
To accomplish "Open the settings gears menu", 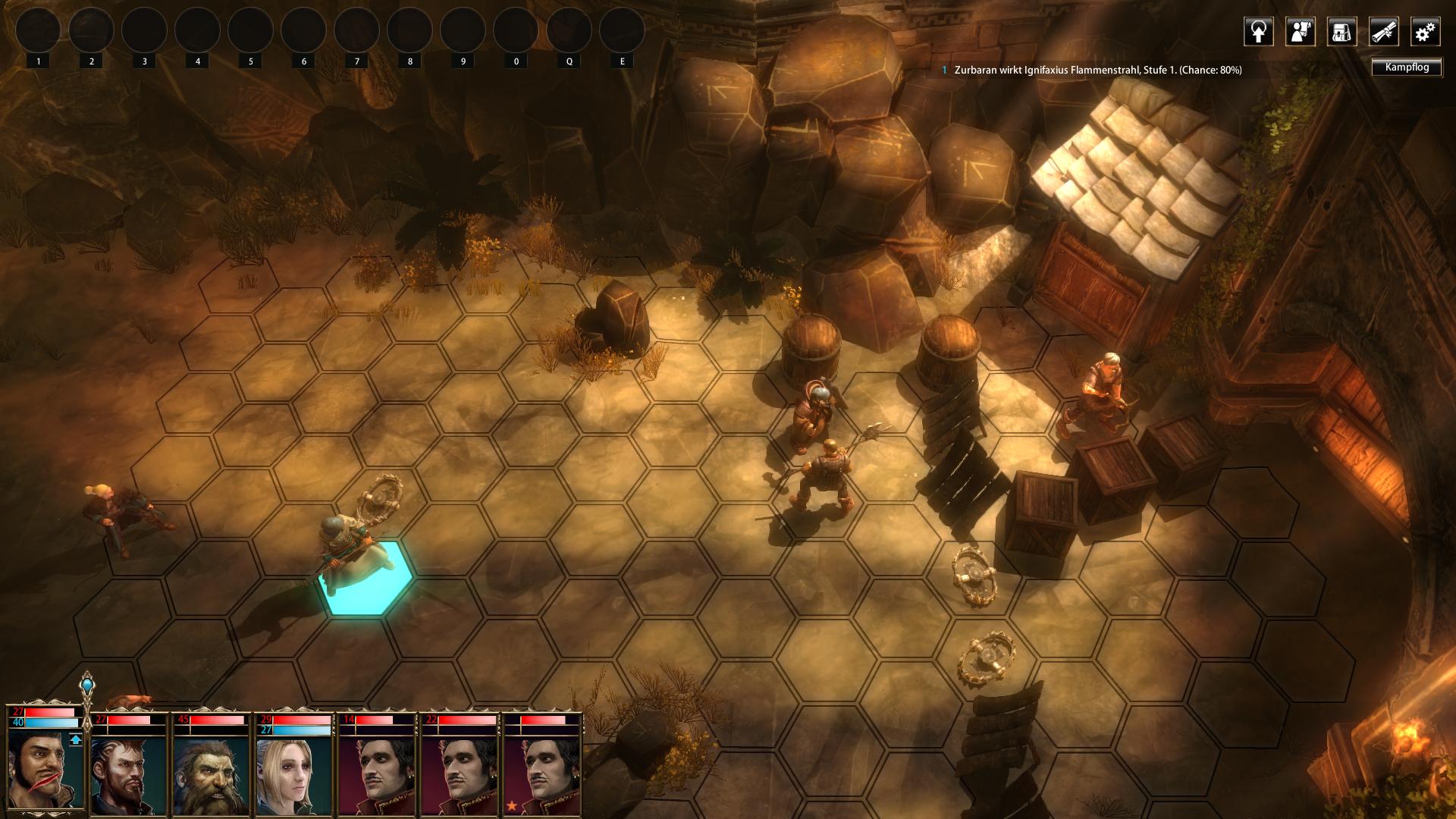I will [1425, 32].
